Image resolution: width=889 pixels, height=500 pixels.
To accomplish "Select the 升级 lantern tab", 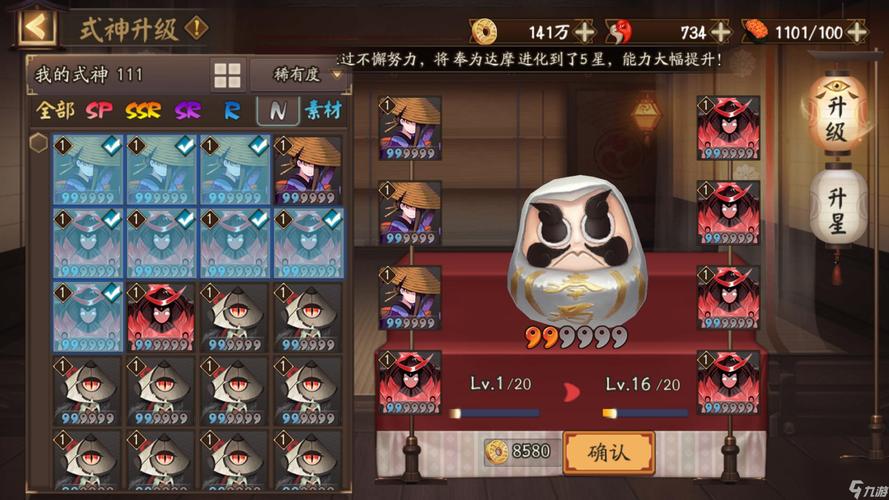I will (x=835, y=120).
